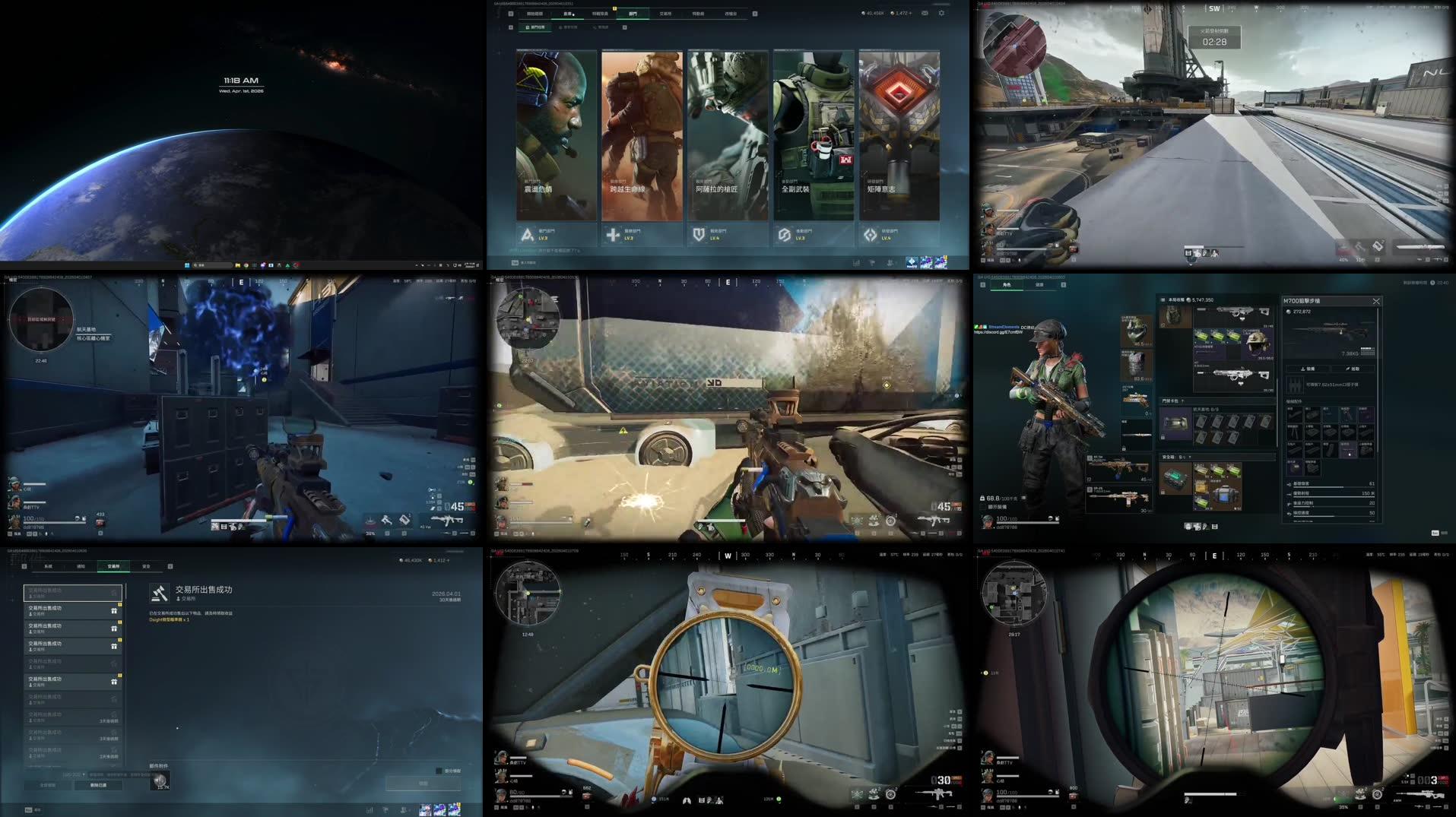Expand the 安全箱 safe box section arrow
Image resolution: width=1456 pixels, height=817 pixels.
pos(1190,455)
